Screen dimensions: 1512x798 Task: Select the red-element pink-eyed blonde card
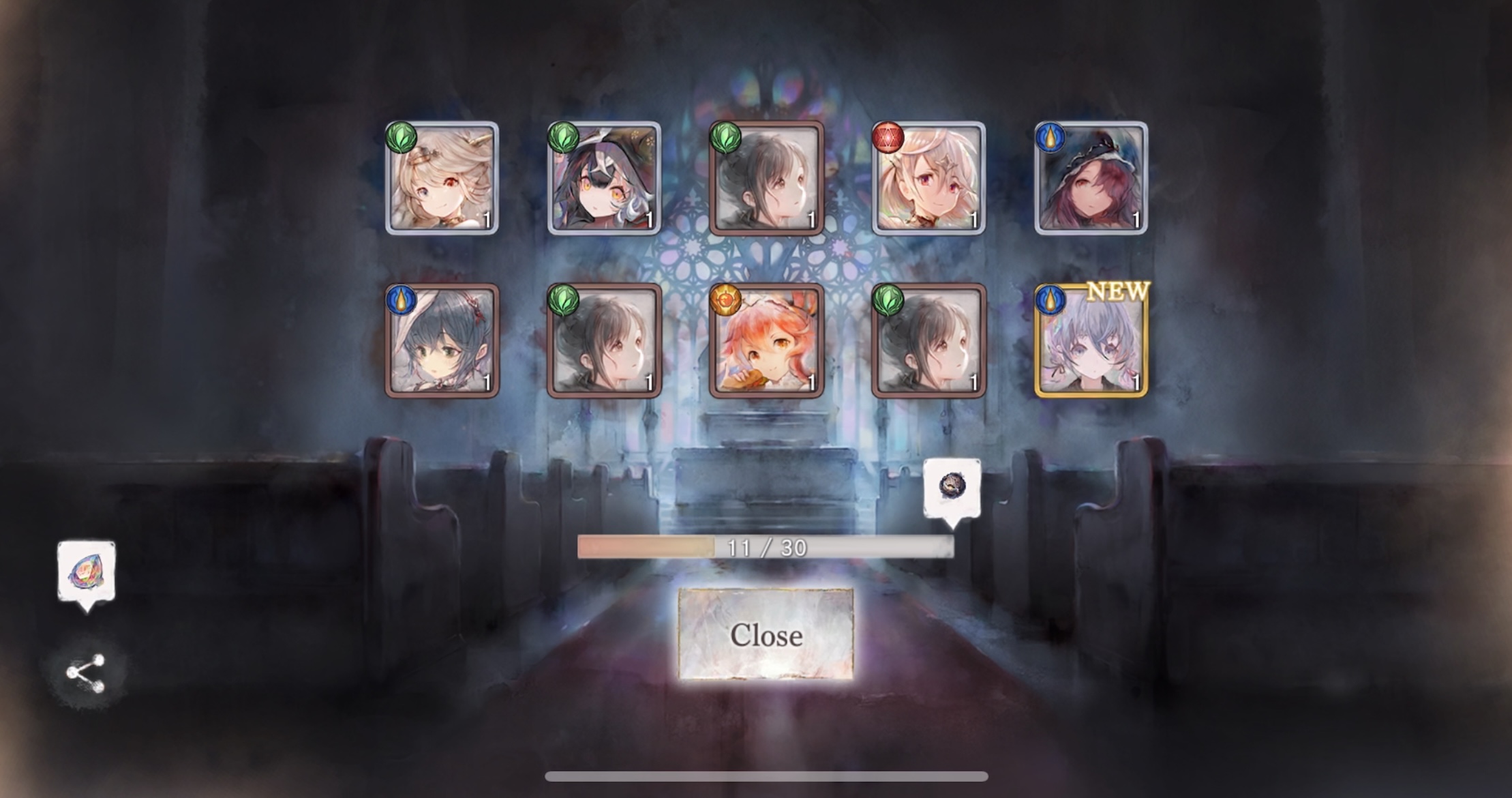(x=928, y=178)
